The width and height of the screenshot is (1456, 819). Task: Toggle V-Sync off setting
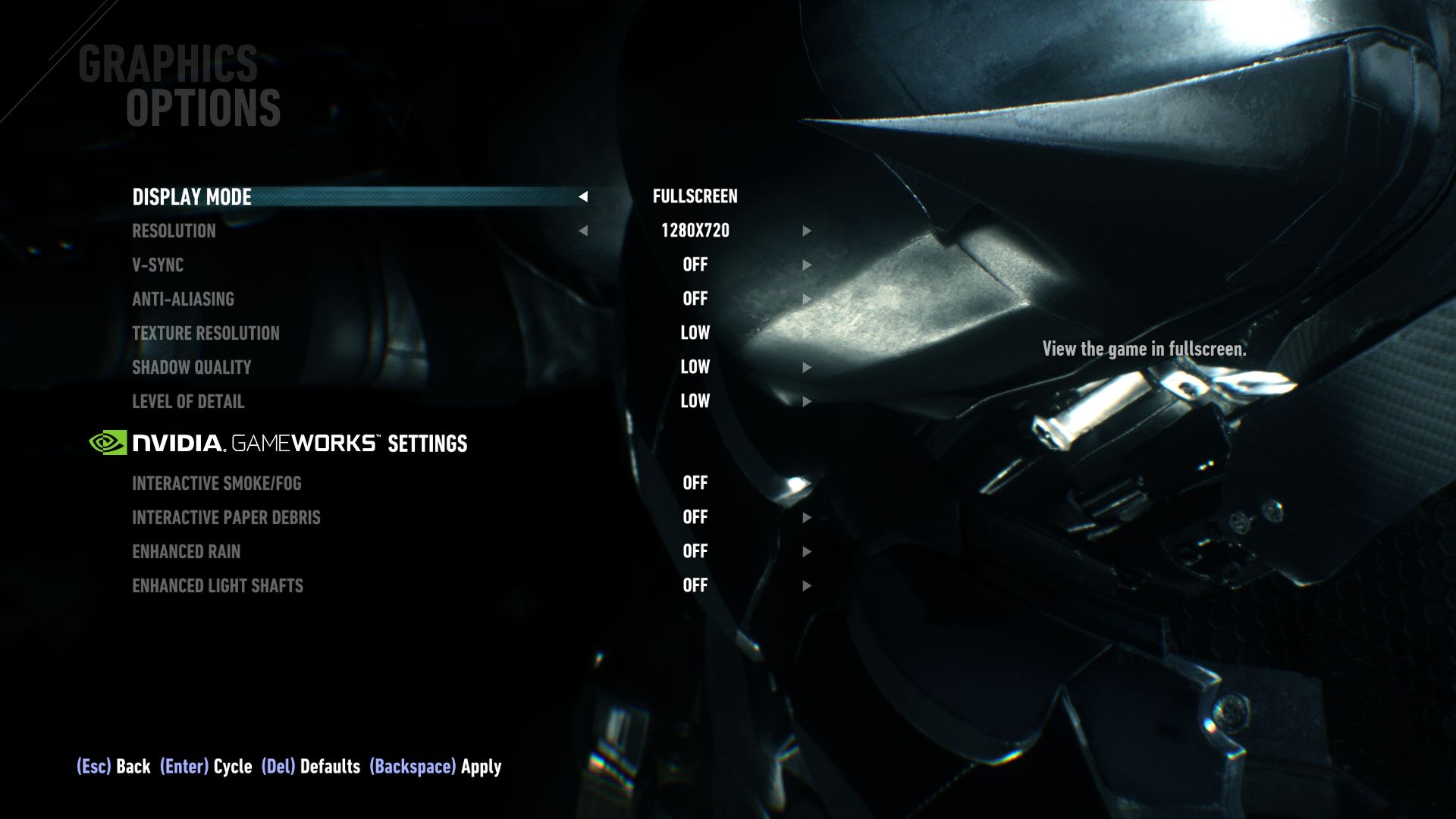click(695, 265)
